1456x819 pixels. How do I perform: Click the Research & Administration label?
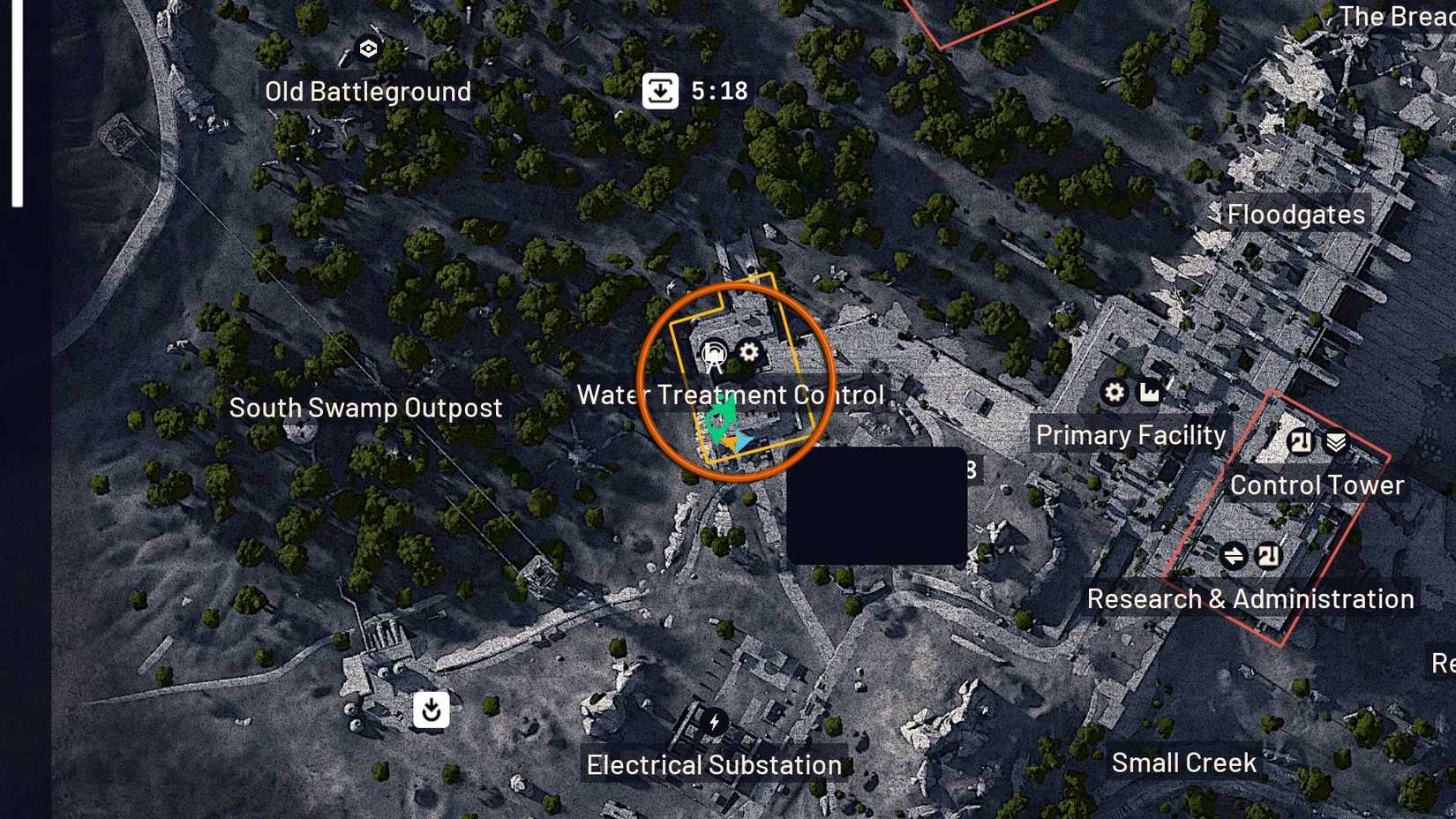click(1252, 598)
